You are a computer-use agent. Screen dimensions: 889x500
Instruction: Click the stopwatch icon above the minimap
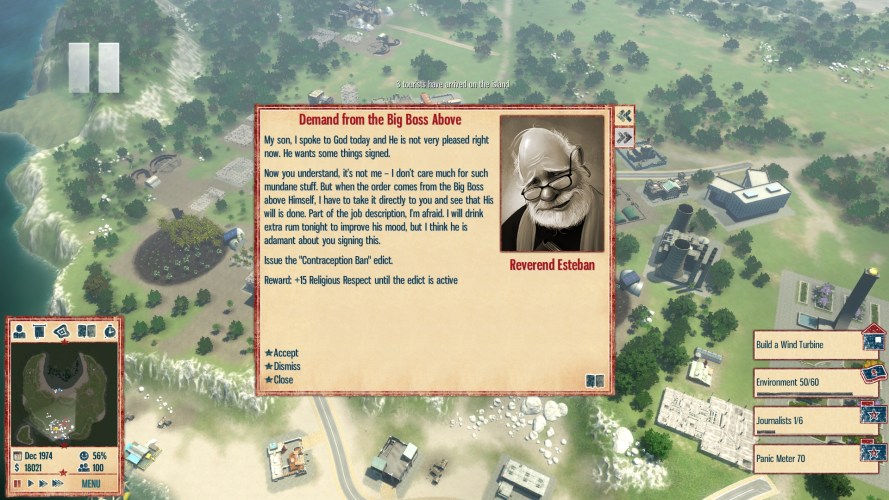pos(109,330)
